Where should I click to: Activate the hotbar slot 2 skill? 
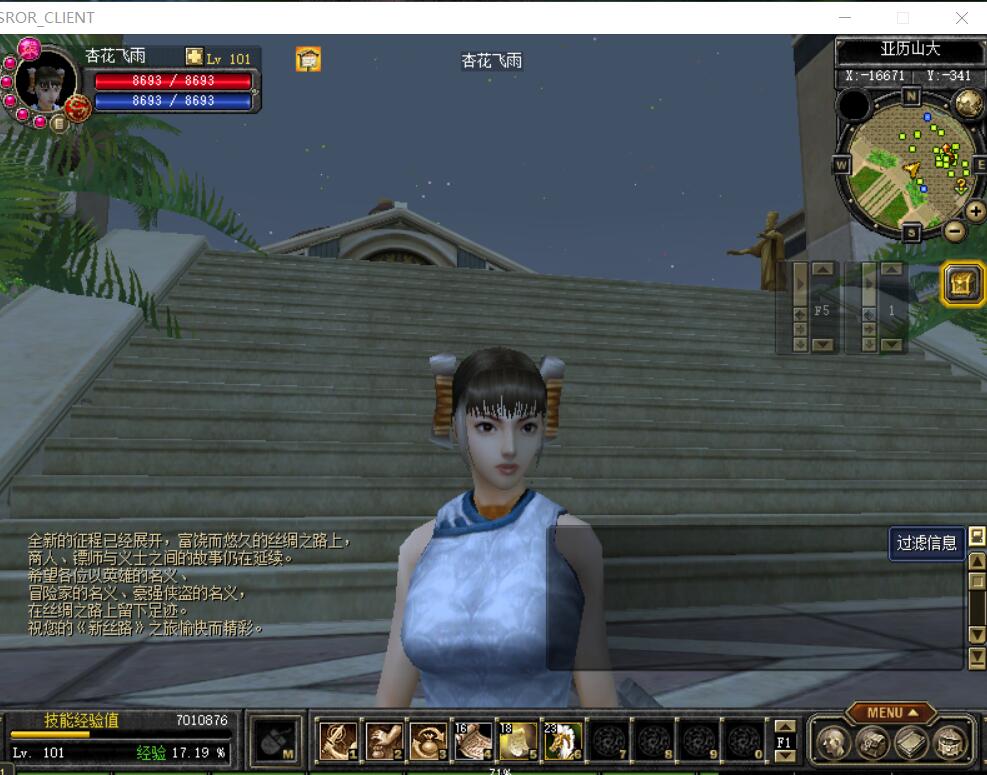(384, 741)
